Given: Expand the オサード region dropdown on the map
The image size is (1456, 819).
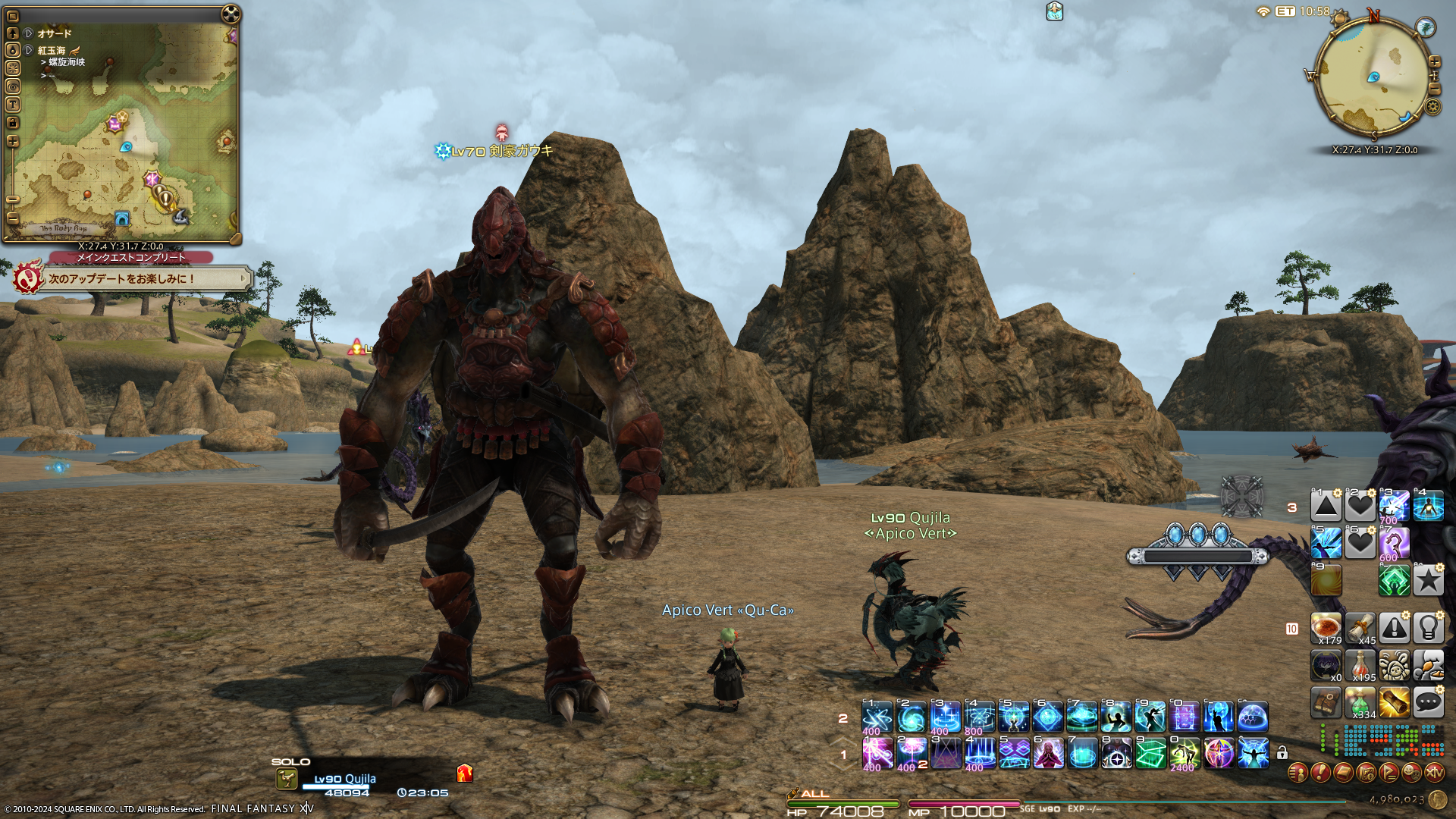Looking at the screenshot, I should (29, 33).
